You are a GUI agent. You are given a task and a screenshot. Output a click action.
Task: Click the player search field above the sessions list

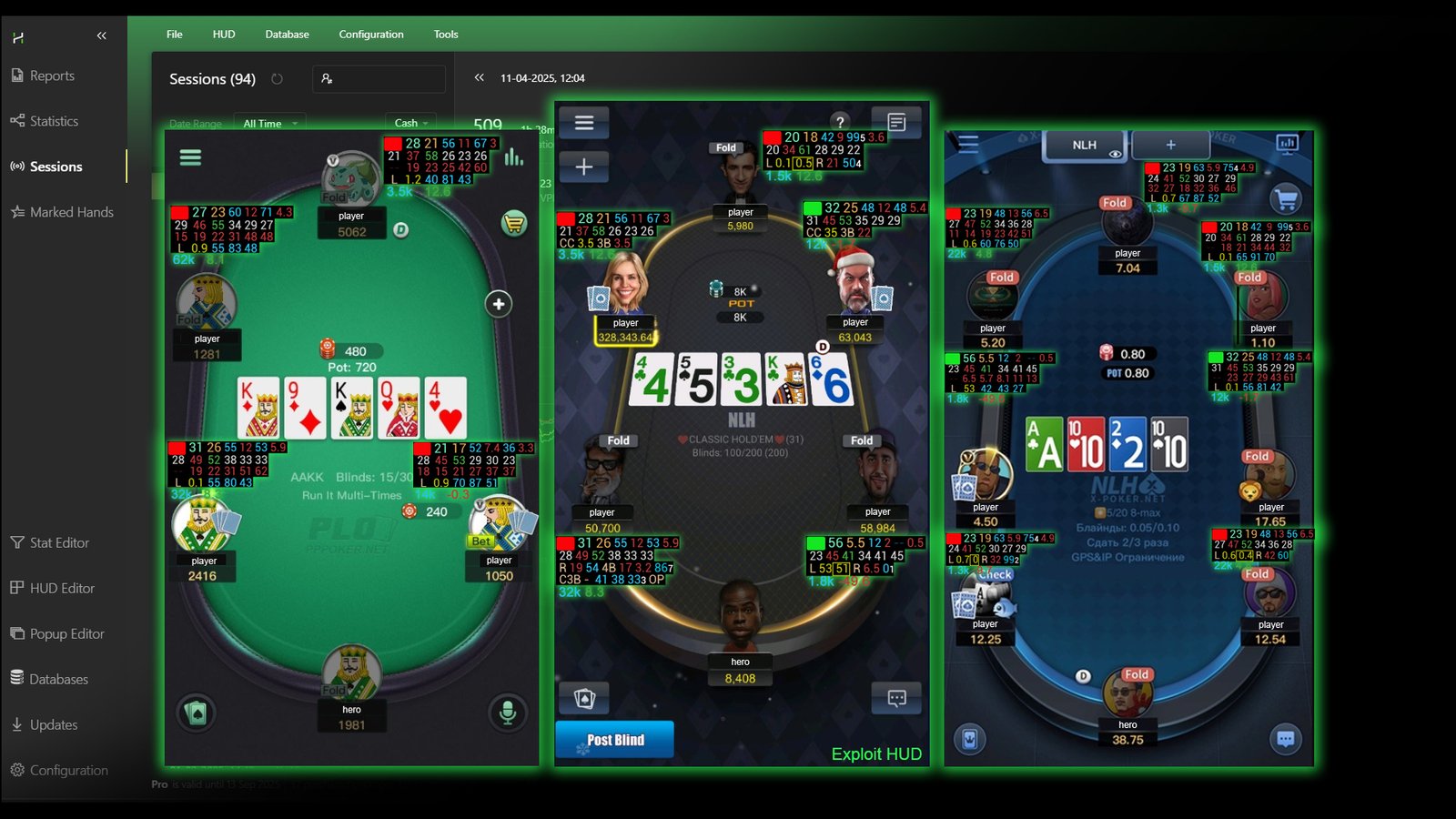[x=378, y=79]
